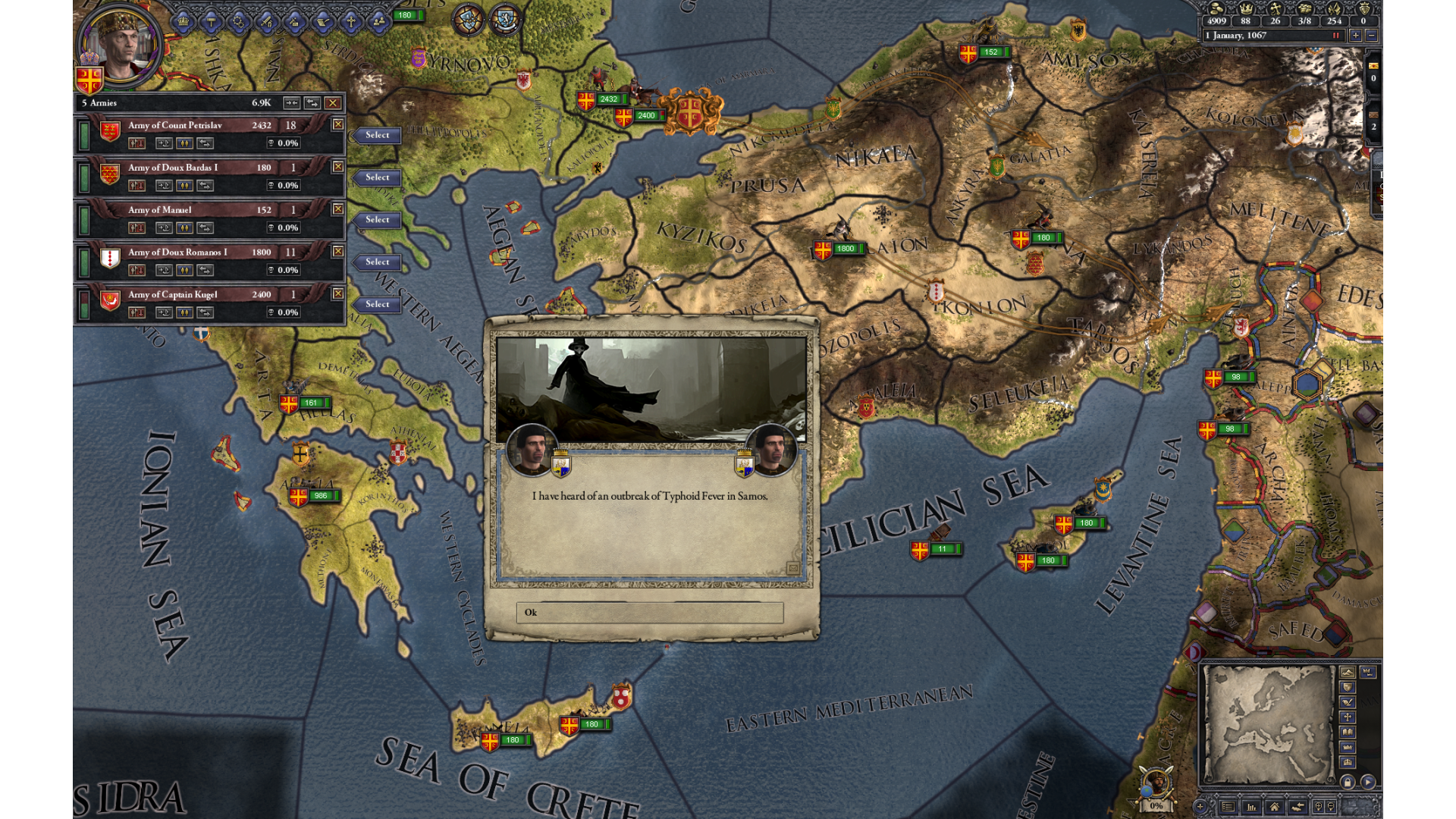Open the yellow letter message alert
The height and width of the screenshot is (819, 1456).
coord(1373,66)
